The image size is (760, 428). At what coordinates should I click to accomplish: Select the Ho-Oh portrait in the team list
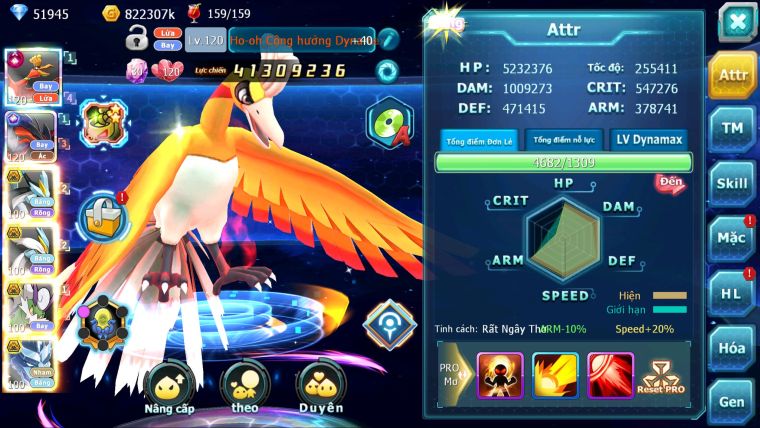[30, 72]
